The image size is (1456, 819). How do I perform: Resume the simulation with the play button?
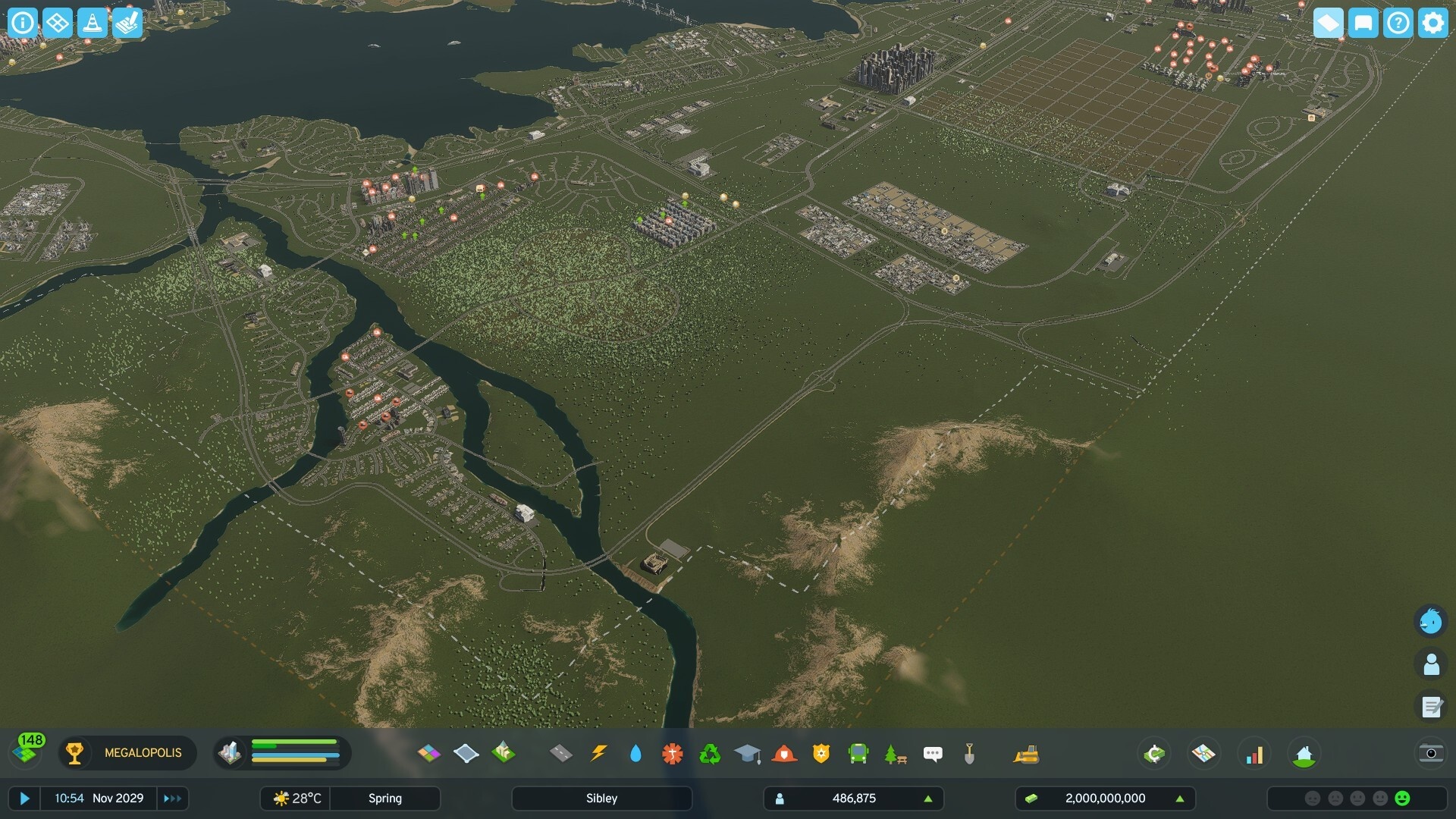click(24, 799)
